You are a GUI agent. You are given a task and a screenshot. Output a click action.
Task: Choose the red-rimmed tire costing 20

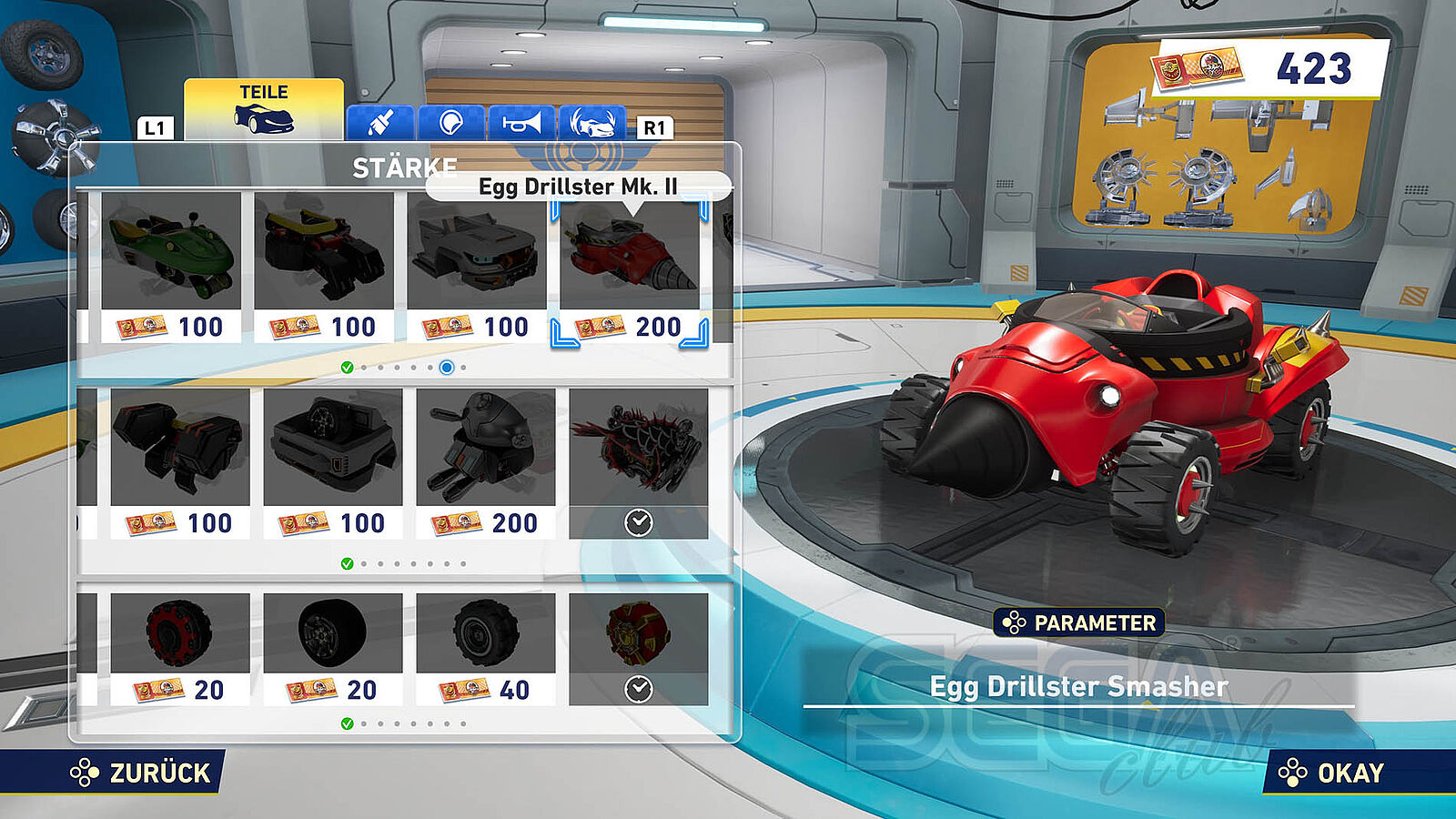pos(180,650)
